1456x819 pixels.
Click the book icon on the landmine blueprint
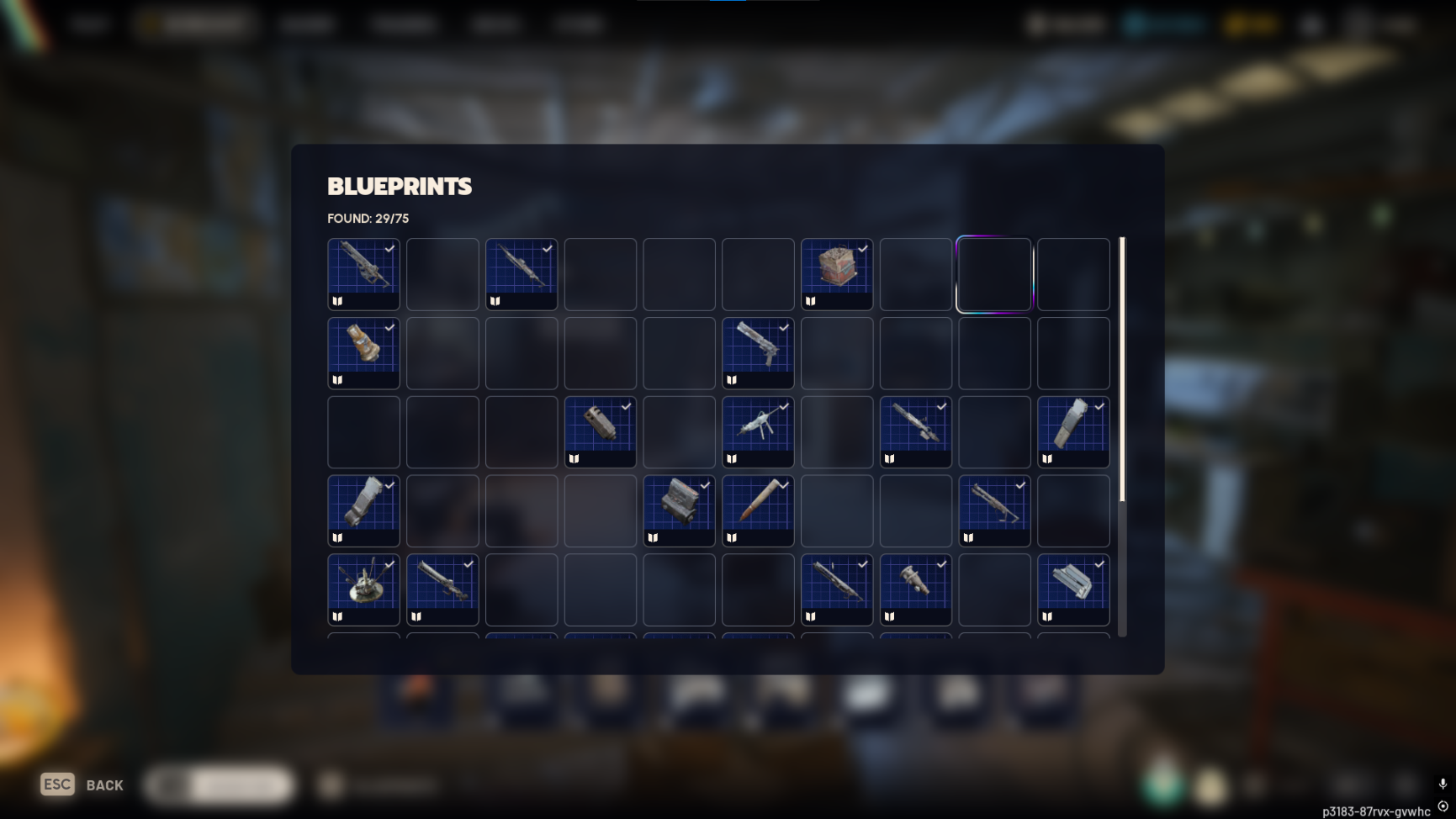pyautogui.click(x=337, y=616)
